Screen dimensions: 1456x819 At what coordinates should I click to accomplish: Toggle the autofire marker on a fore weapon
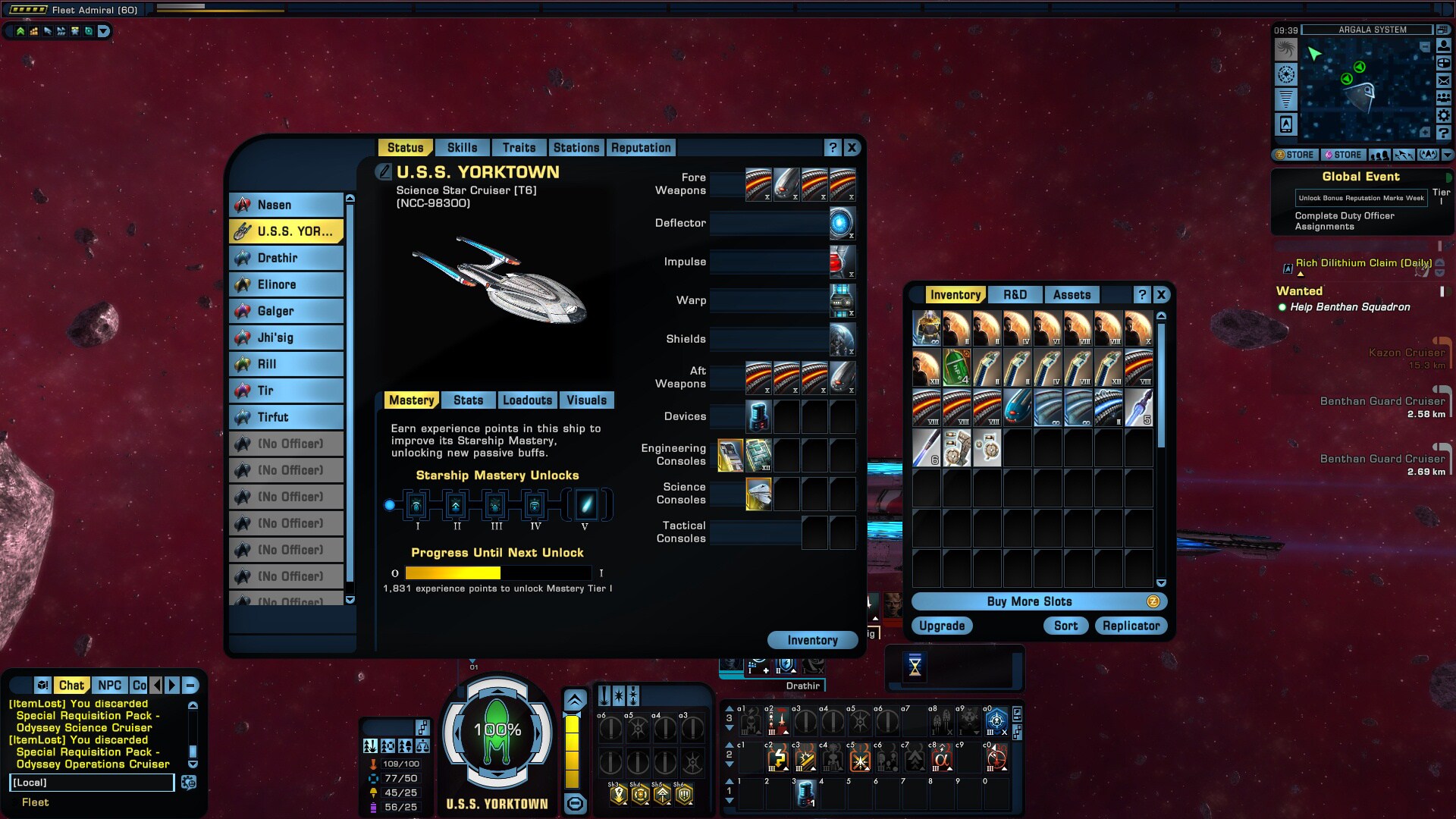[x=767, y=197]
